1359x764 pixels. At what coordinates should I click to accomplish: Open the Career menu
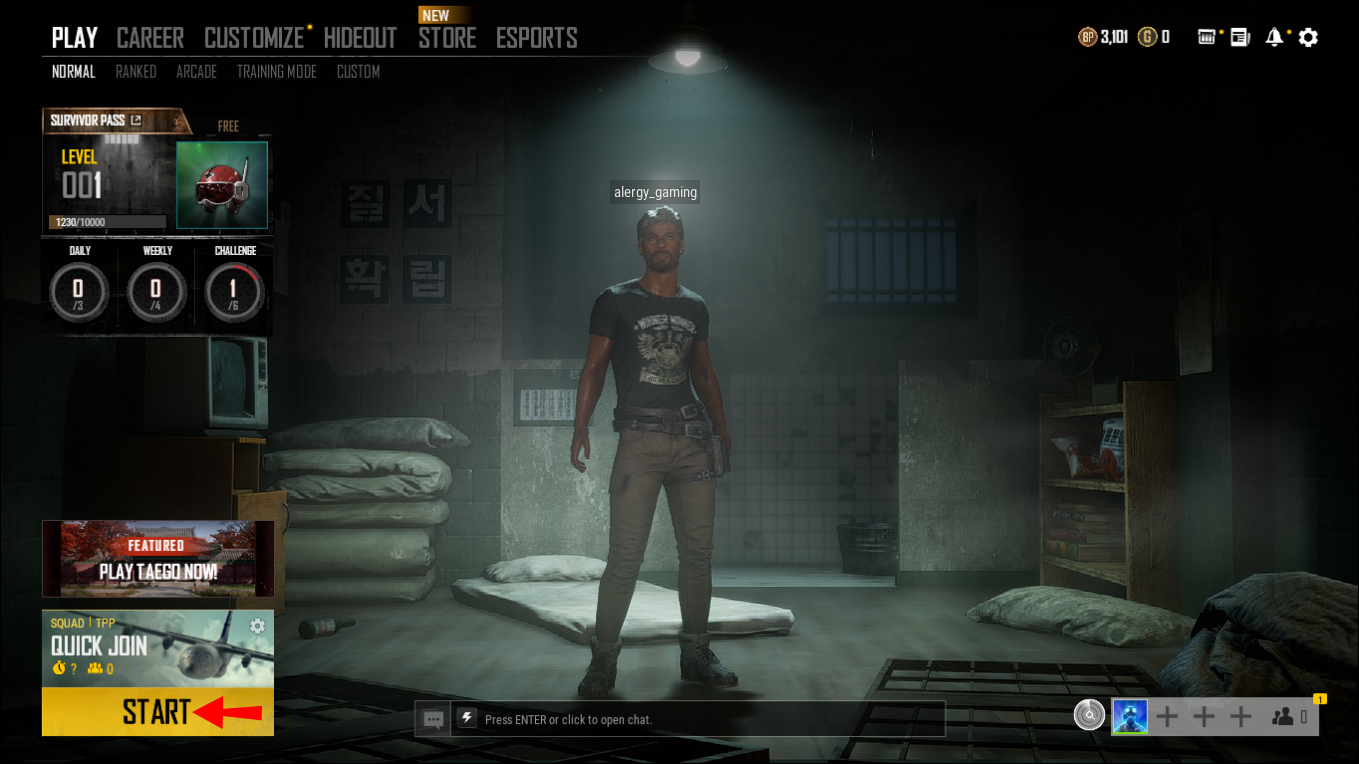(x=150, y=38)
